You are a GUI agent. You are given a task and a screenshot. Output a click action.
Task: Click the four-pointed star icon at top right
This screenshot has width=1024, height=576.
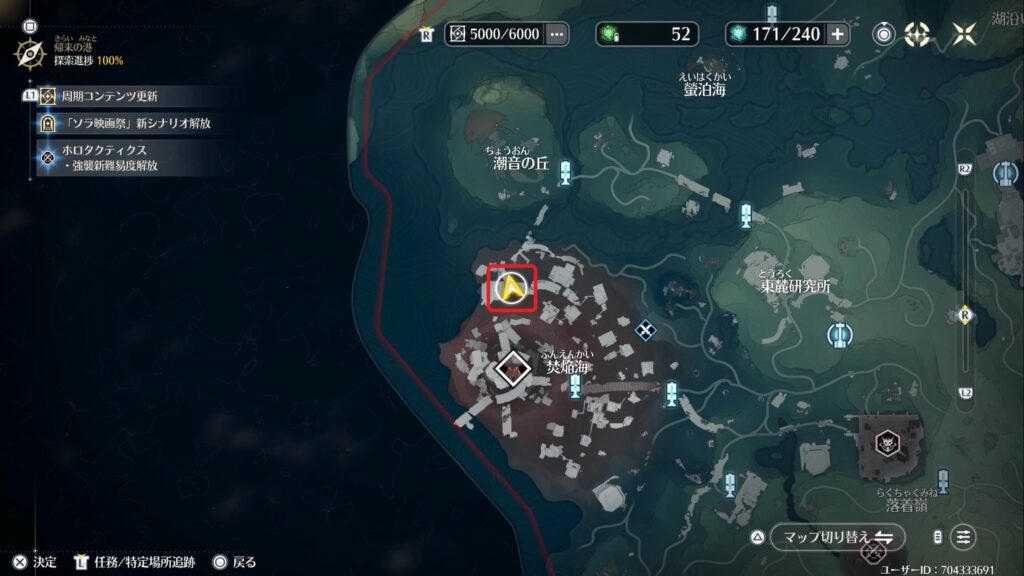click(x=964, y=34)
